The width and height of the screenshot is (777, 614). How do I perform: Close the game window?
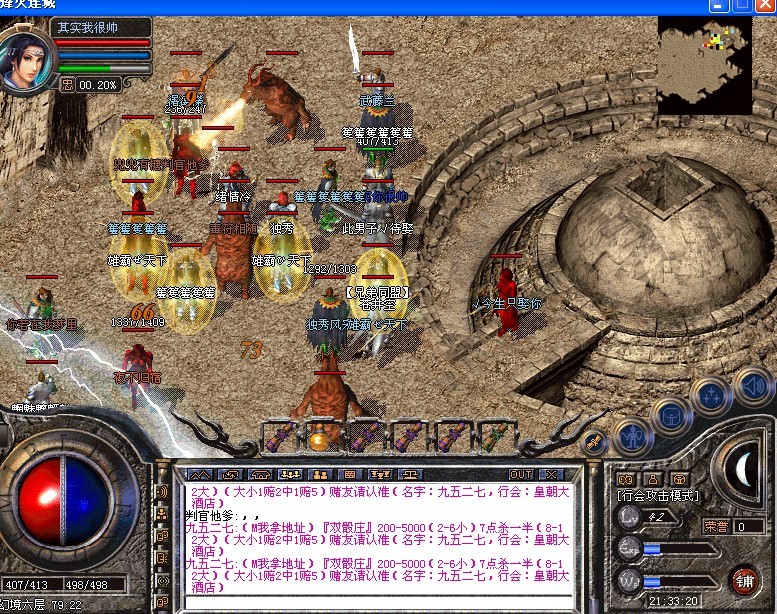coord(765,5)
